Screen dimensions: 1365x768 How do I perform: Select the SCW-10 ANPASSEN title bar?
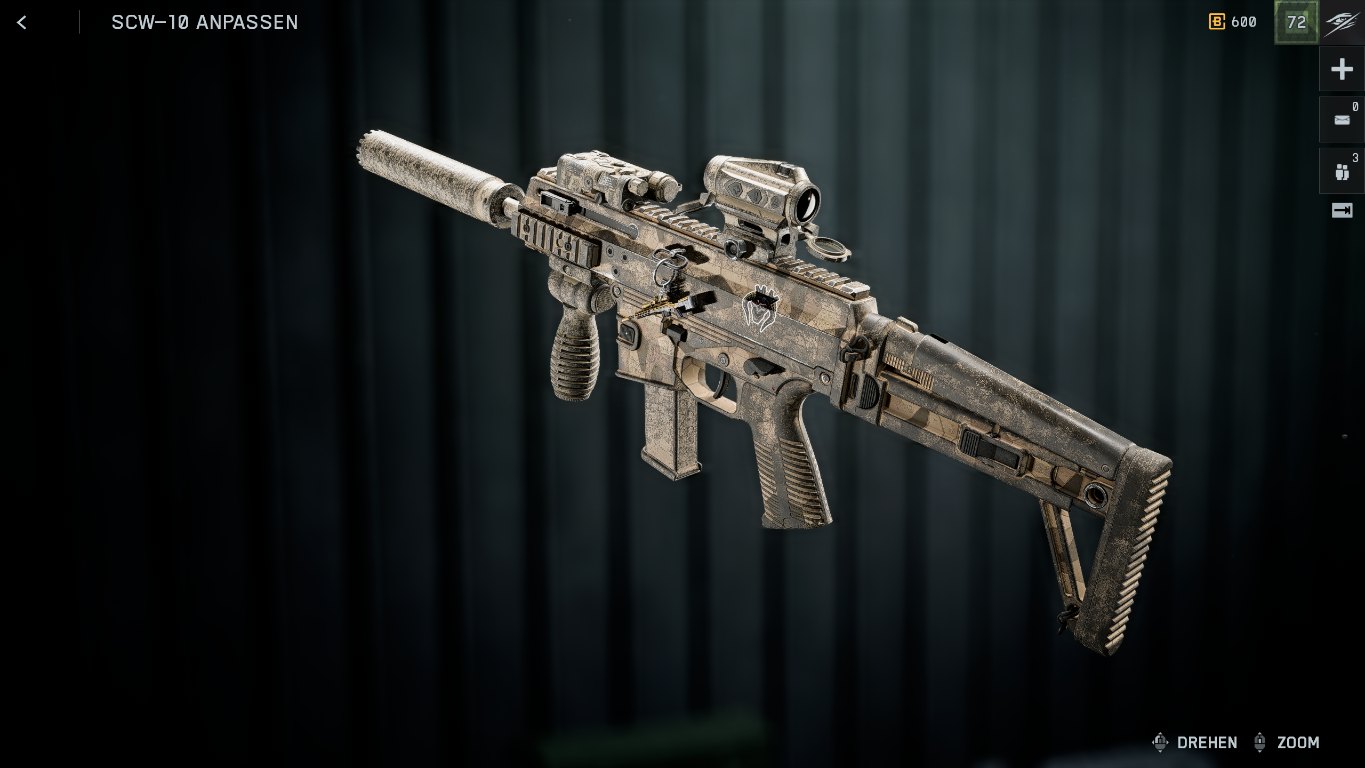pyautogui.click(x=205, y=22)
